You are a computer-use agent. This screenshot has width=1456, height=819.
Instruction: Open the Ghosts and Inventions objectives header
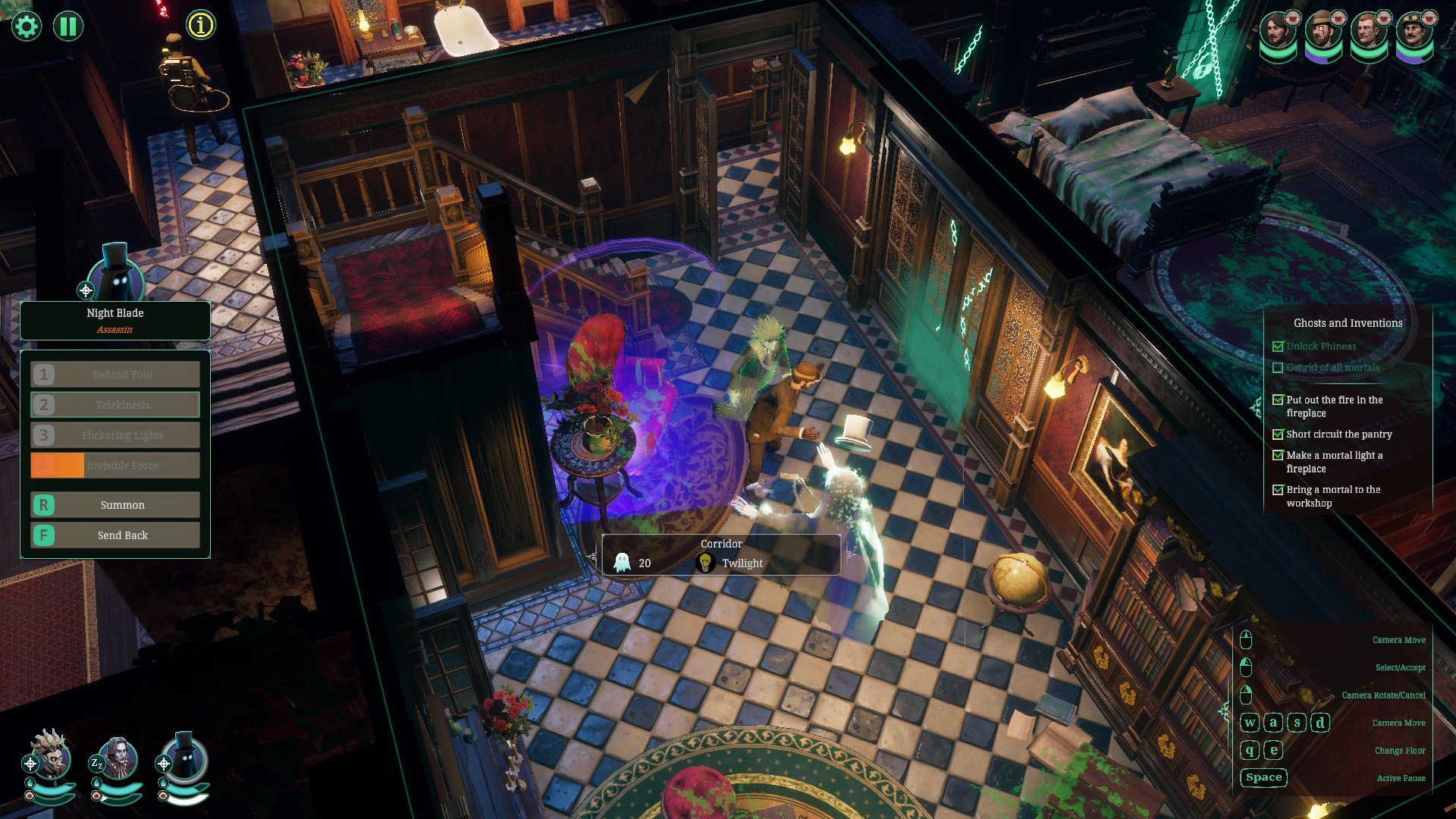coord(1348,323)
